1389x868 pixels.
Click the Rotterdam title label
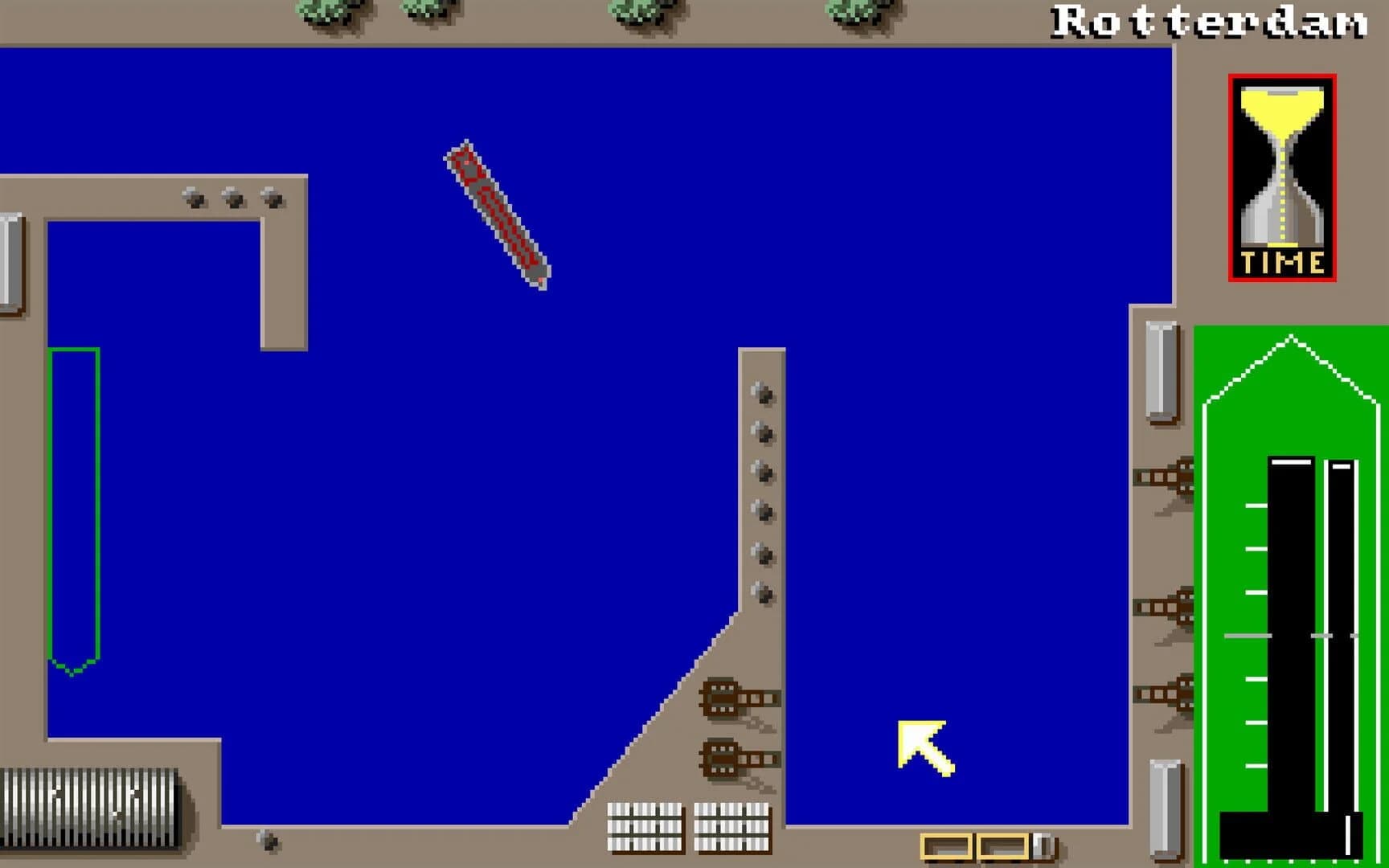[1210, 21]
